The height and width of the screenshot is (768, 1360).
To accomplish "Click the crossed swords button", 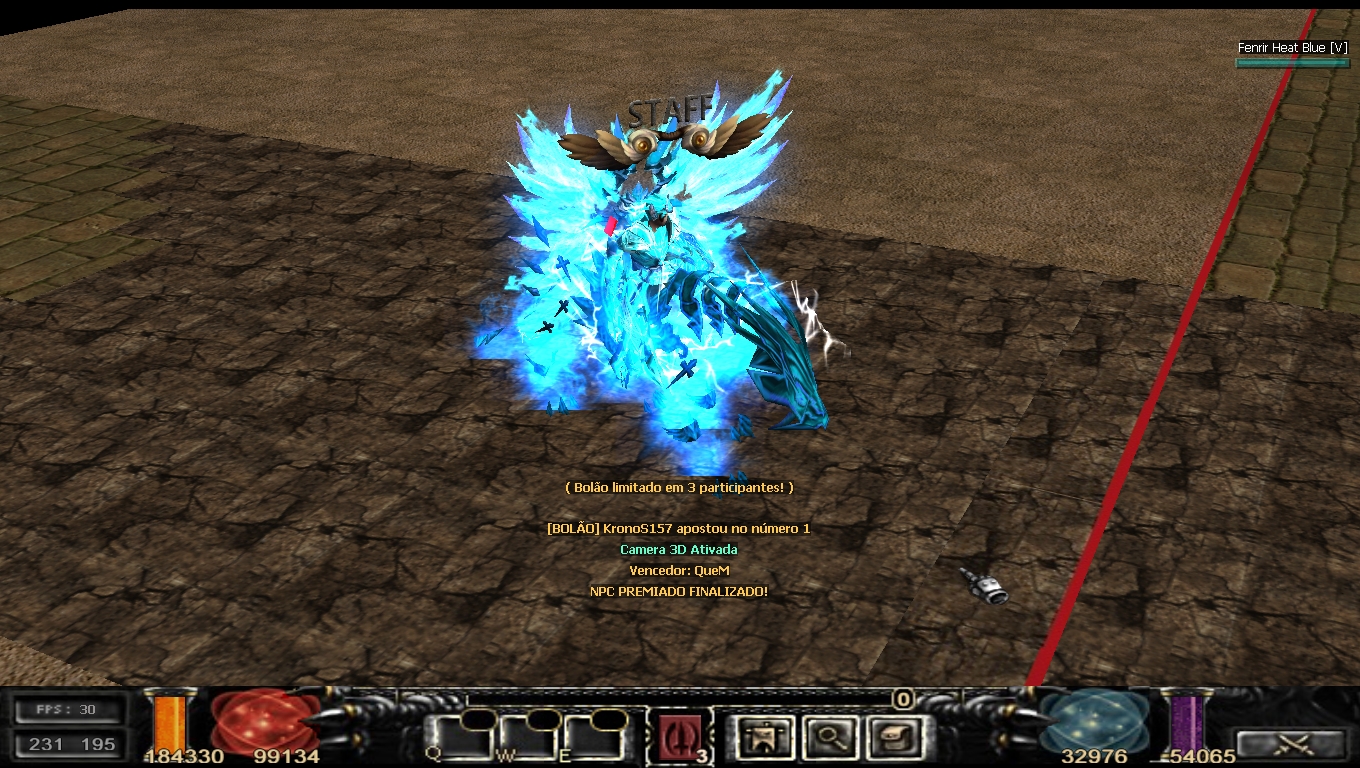I will (1290, 743).
